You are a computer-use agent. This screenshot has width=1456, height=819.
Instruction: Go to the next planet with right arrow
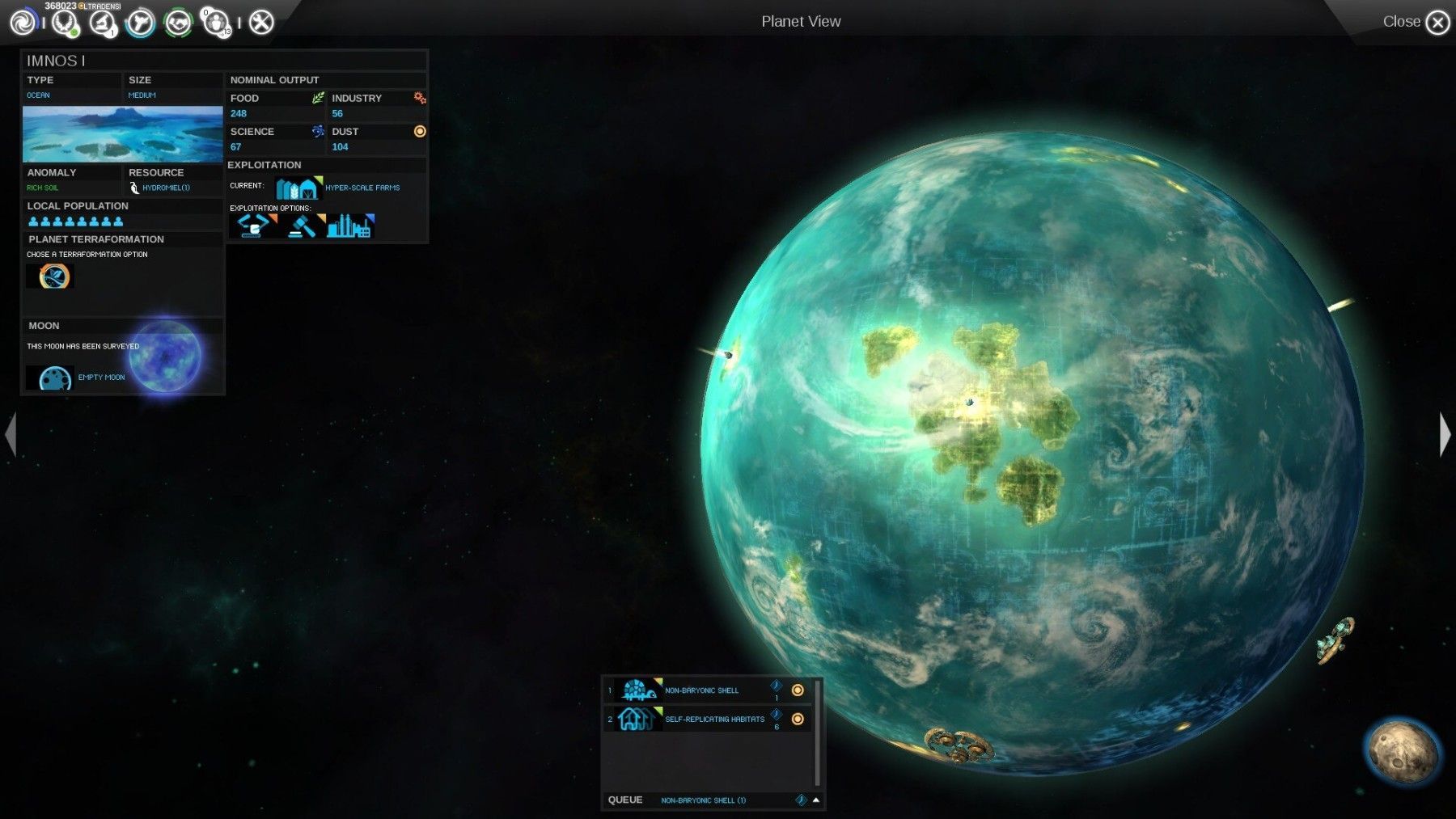pos(1445,434)
